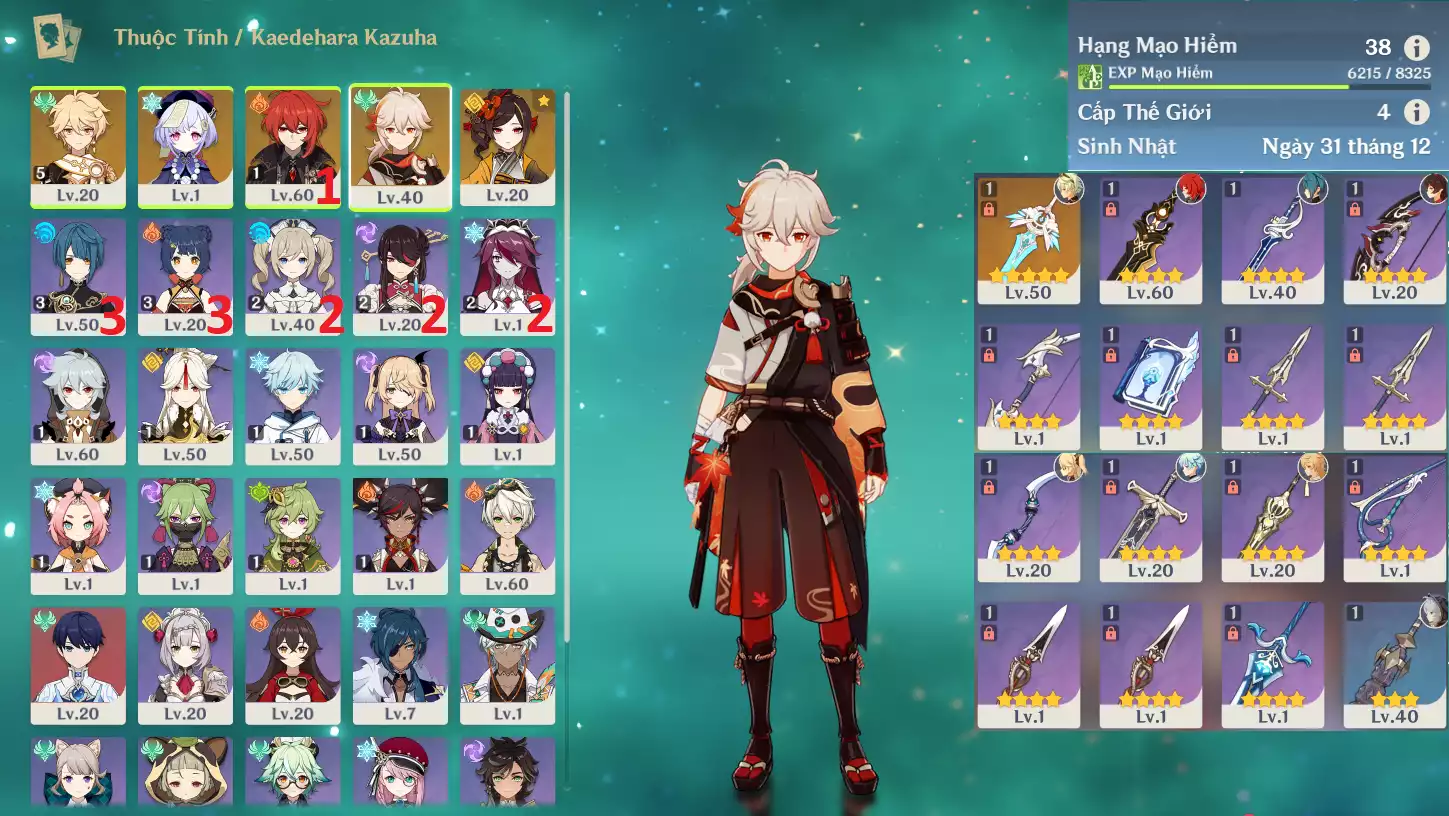1449x816 pixels.
Task: Select Amber's Lv.20 portrait
Action: pyautogui.click(x=292, y=665)
